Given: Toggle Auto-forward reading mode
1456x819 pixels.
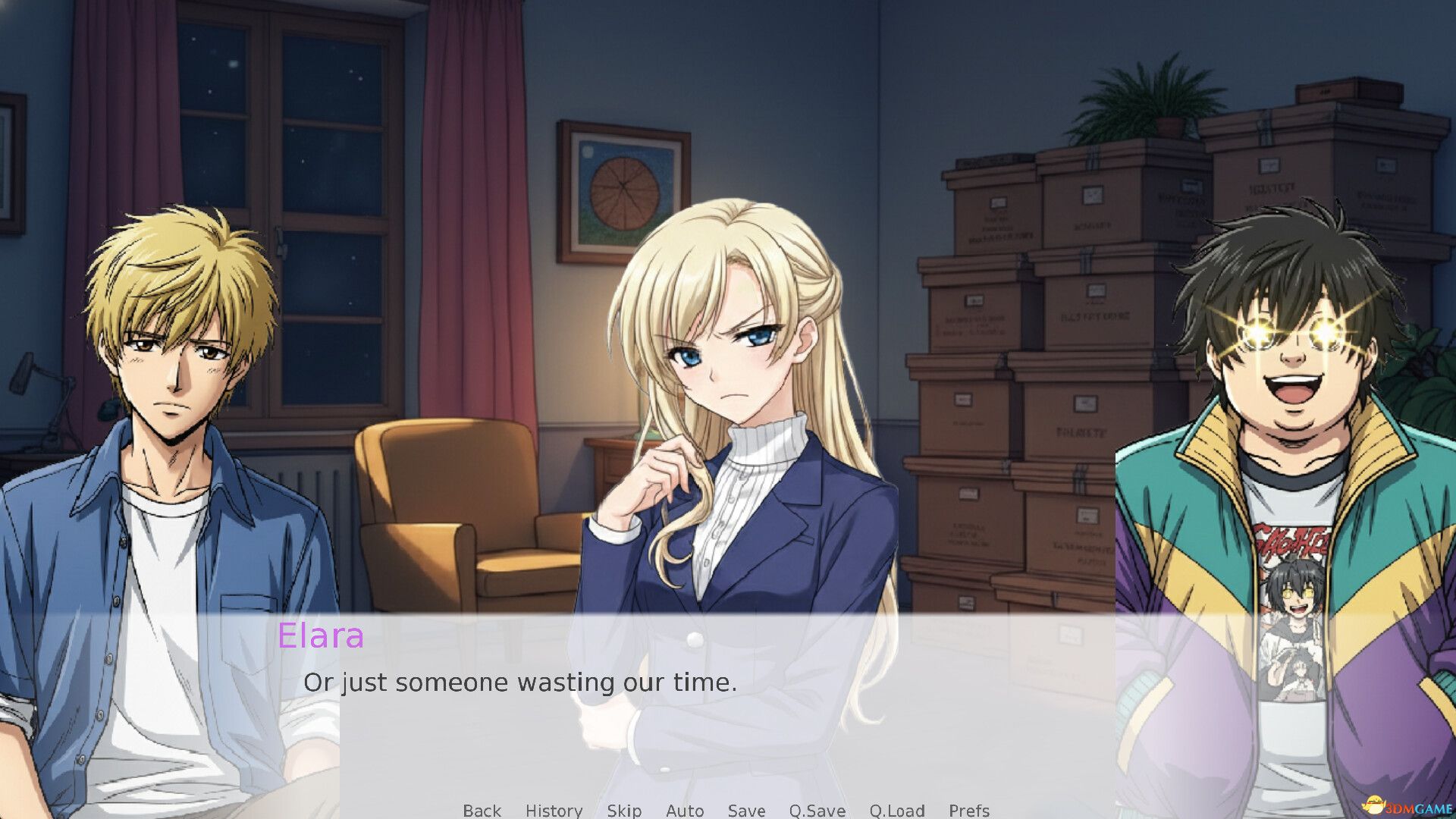Looking at the screenshot, I should point(684,811).
